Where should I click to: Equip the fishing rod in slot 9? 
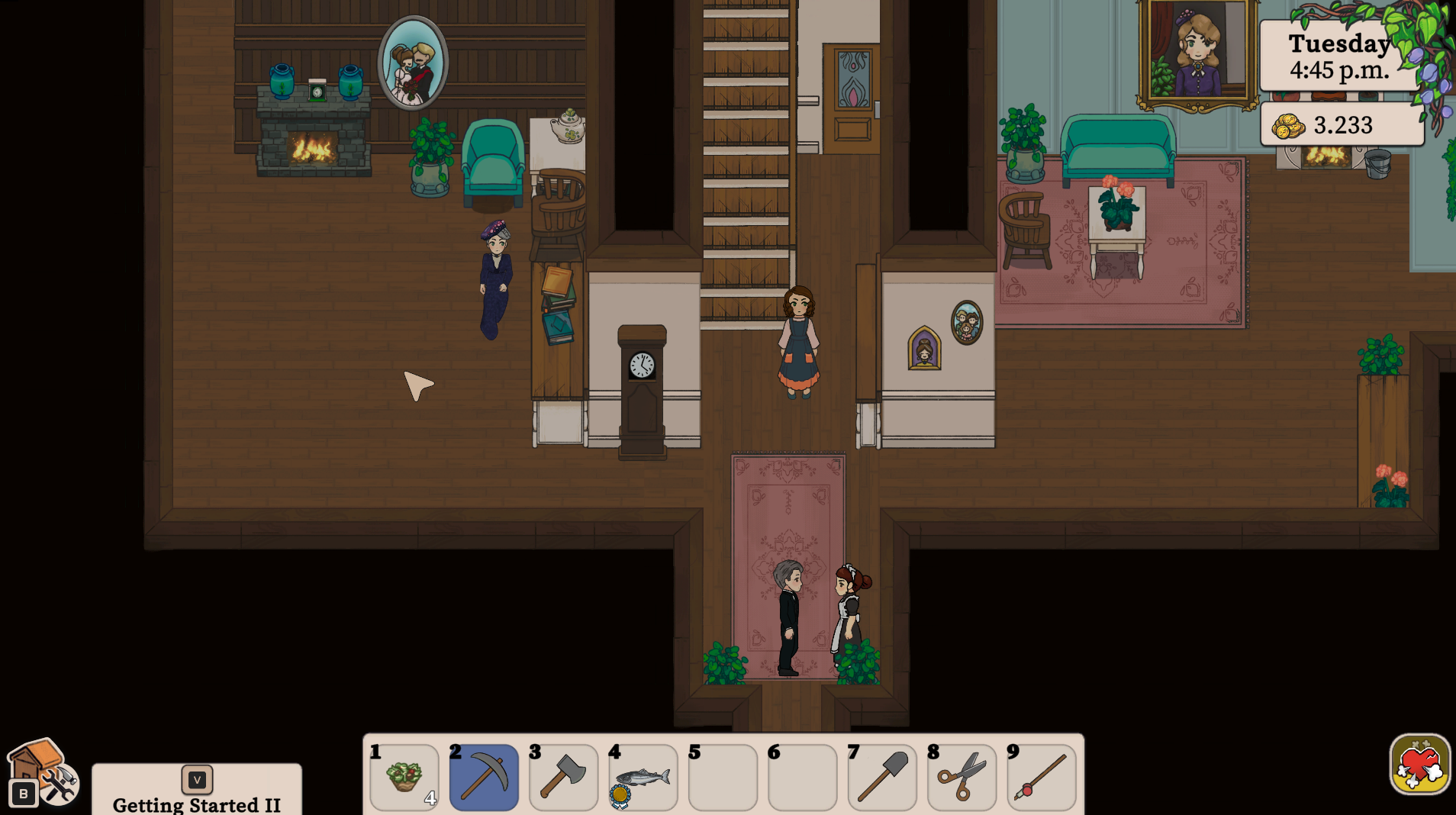(x=1041, y=777)
